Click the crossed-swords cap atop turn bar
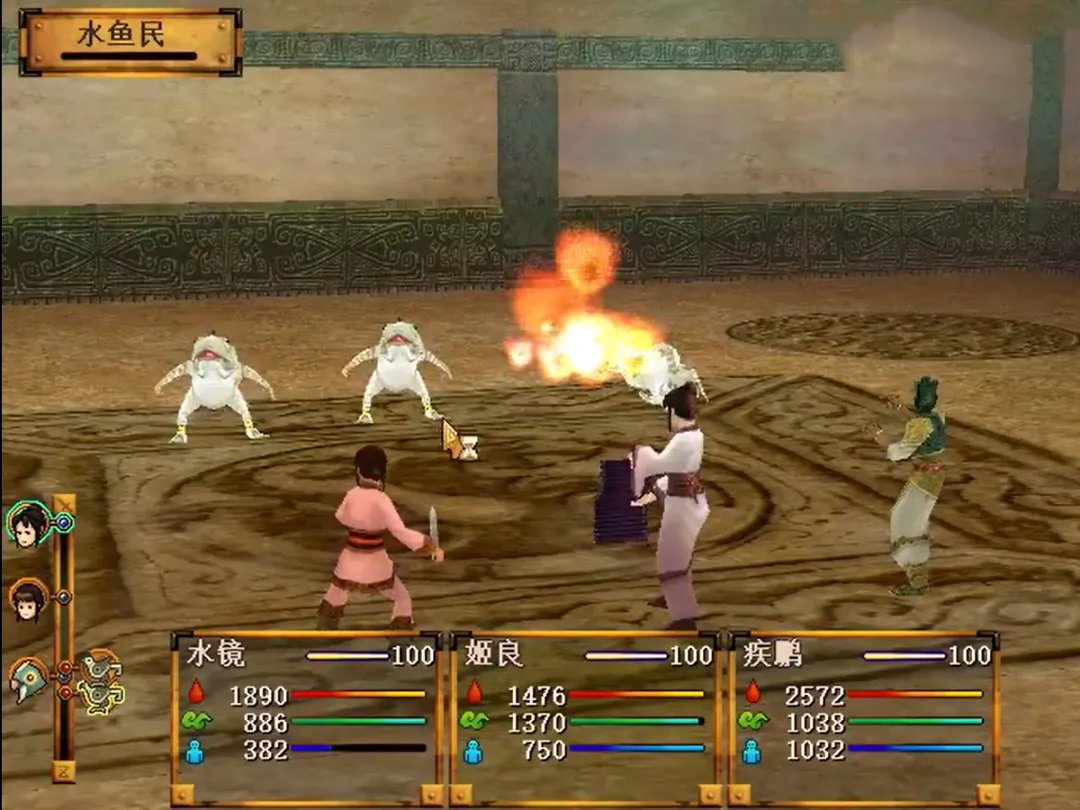This screenshot has width=1080, height=810. (63, 502)
